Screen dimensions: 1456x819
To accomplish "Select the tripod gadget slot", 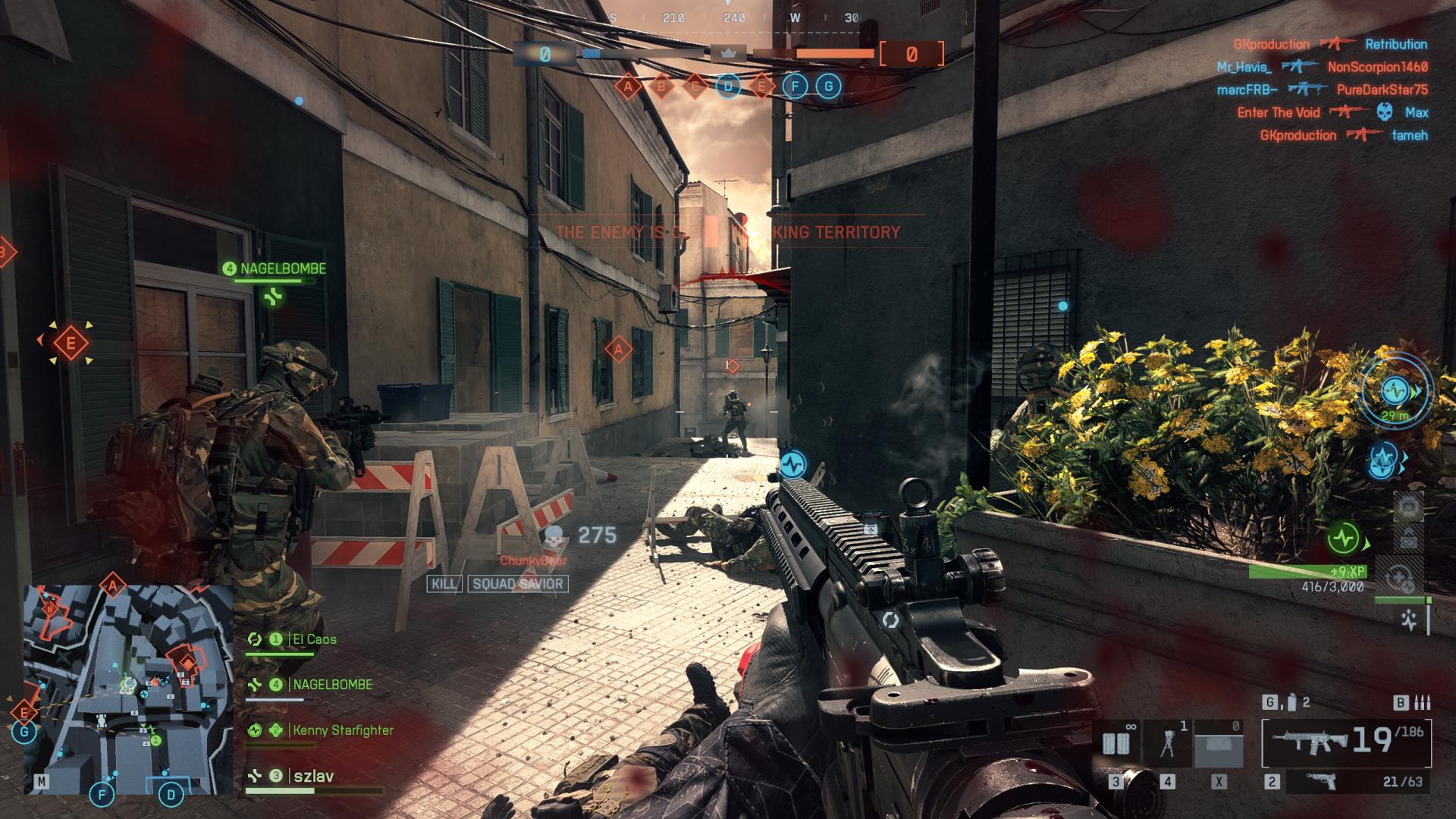I will click(x=1168, y=743).
